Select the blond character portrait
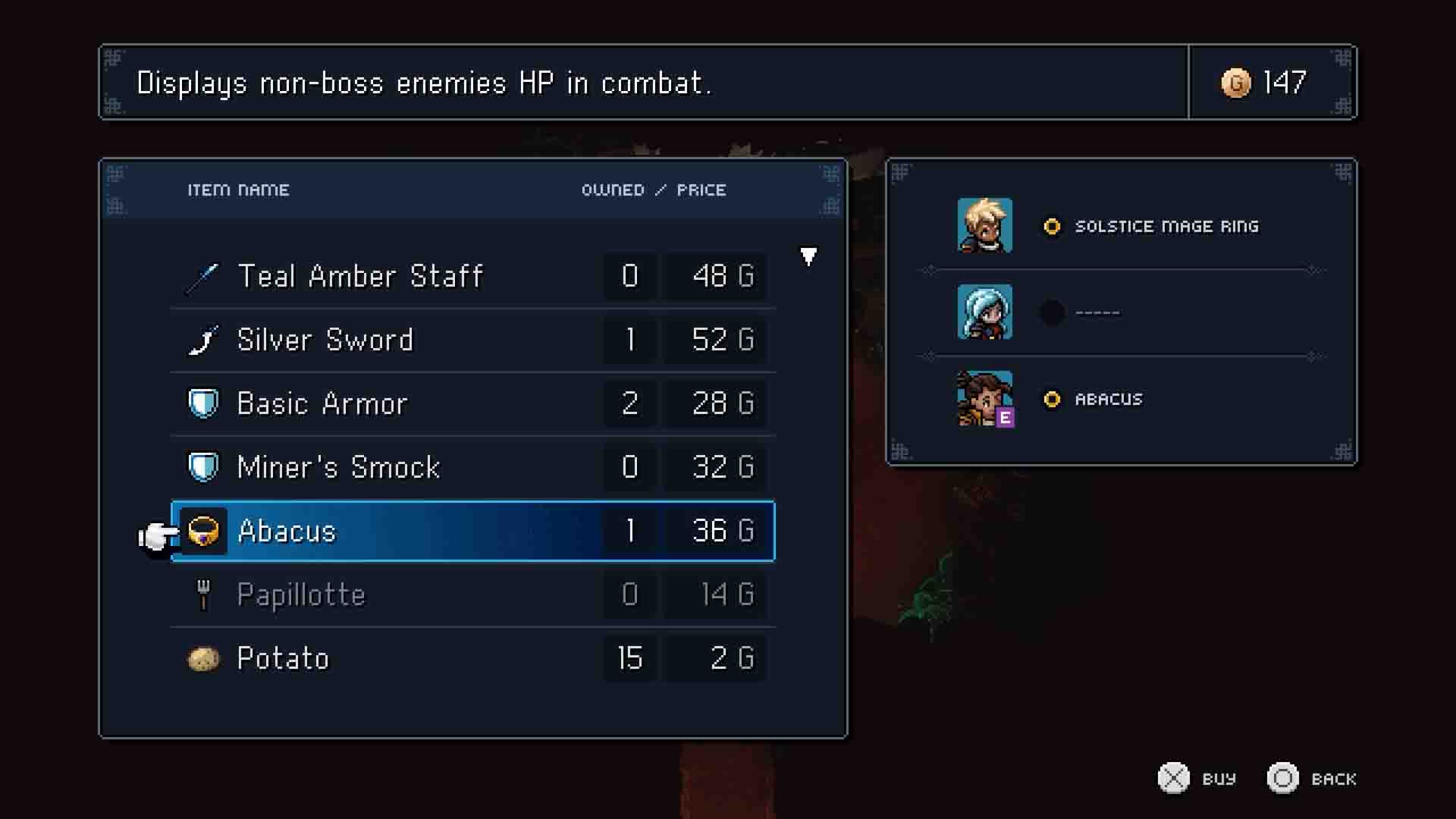The image size is (1456, 819). click(x=984, y=225)
